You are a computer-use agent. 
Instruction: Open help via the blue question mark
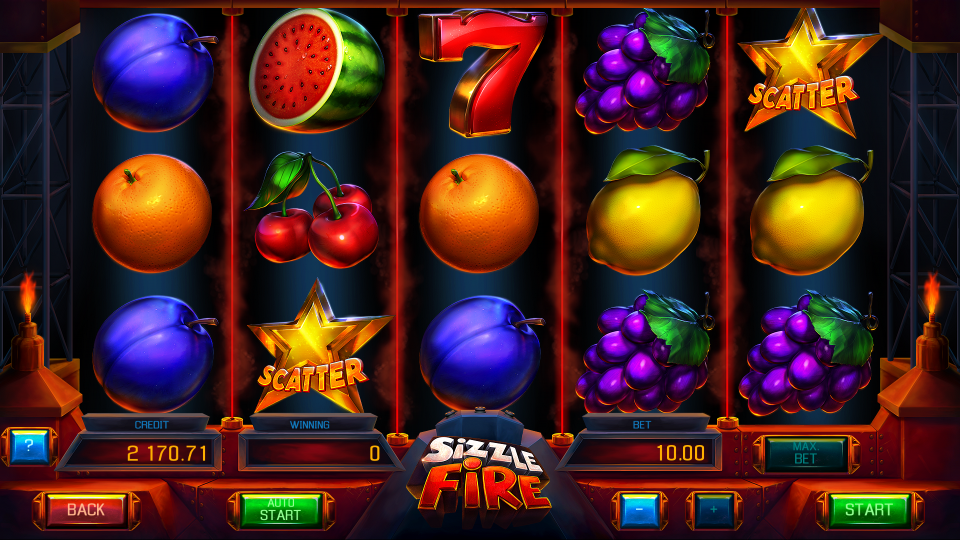click(x=28, y=447)
